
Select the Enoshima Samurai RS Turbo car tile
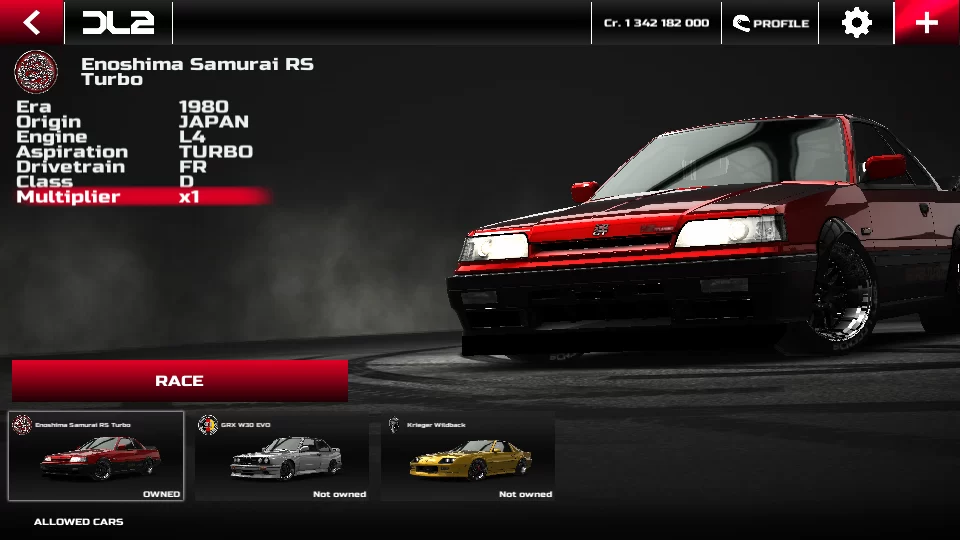click(x=96, y=456)
